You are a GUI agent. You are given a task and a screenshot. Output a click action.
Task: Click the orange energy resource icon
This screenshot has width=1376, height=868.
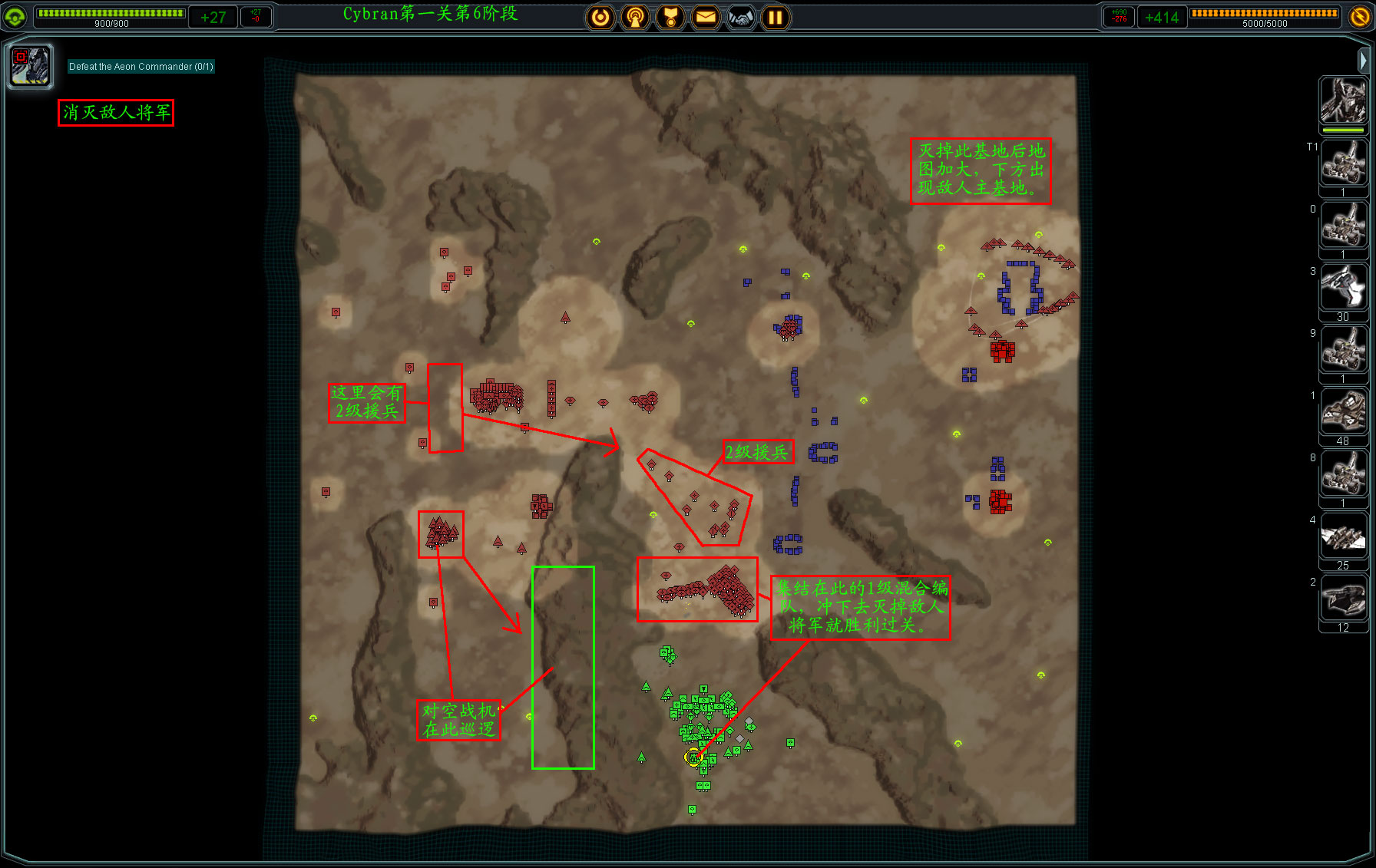(x=1360, y=16)
